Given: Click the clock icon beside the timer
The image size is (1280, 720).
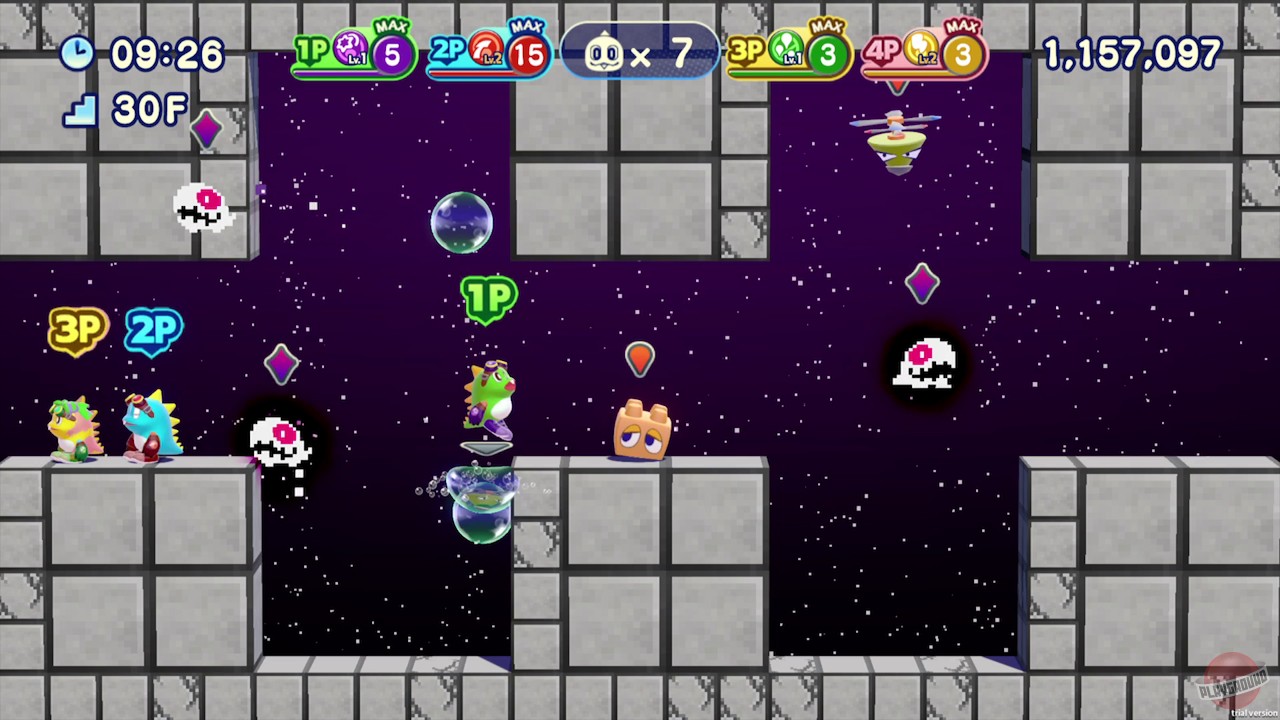Looking at the screenshot, I should [78, 54].
